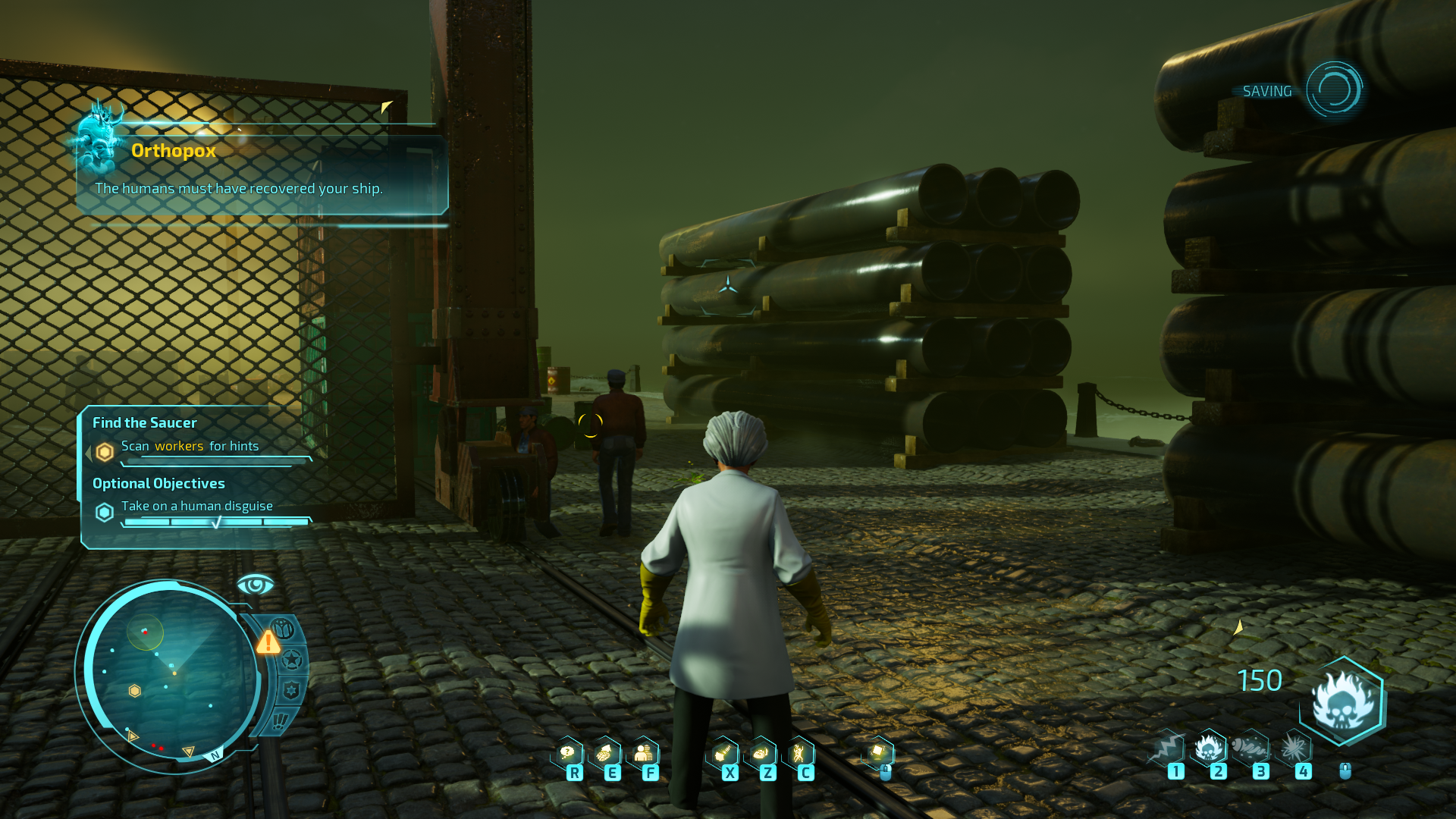Select the Take on a human disguise objective

(196, 506)
